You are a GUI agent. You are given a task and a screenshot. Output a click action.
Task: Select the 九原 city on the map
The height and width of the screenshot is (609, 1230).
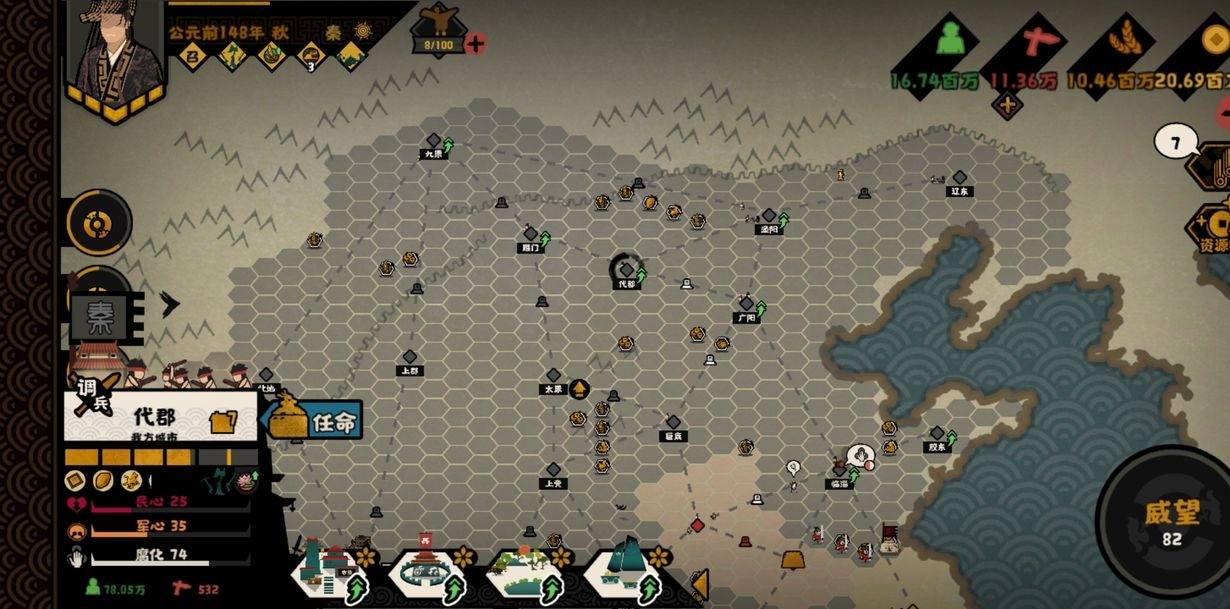pos(433,144)
